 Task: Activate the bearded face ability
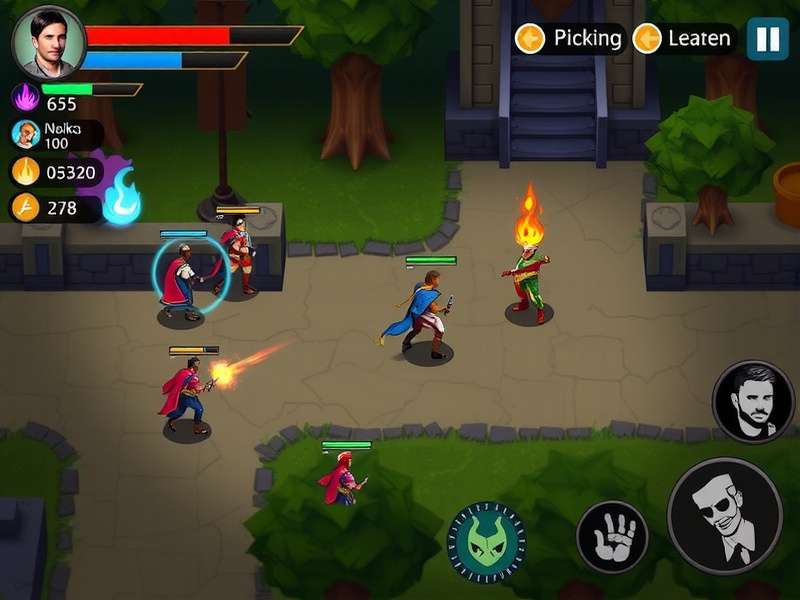(x=752, y=401)
